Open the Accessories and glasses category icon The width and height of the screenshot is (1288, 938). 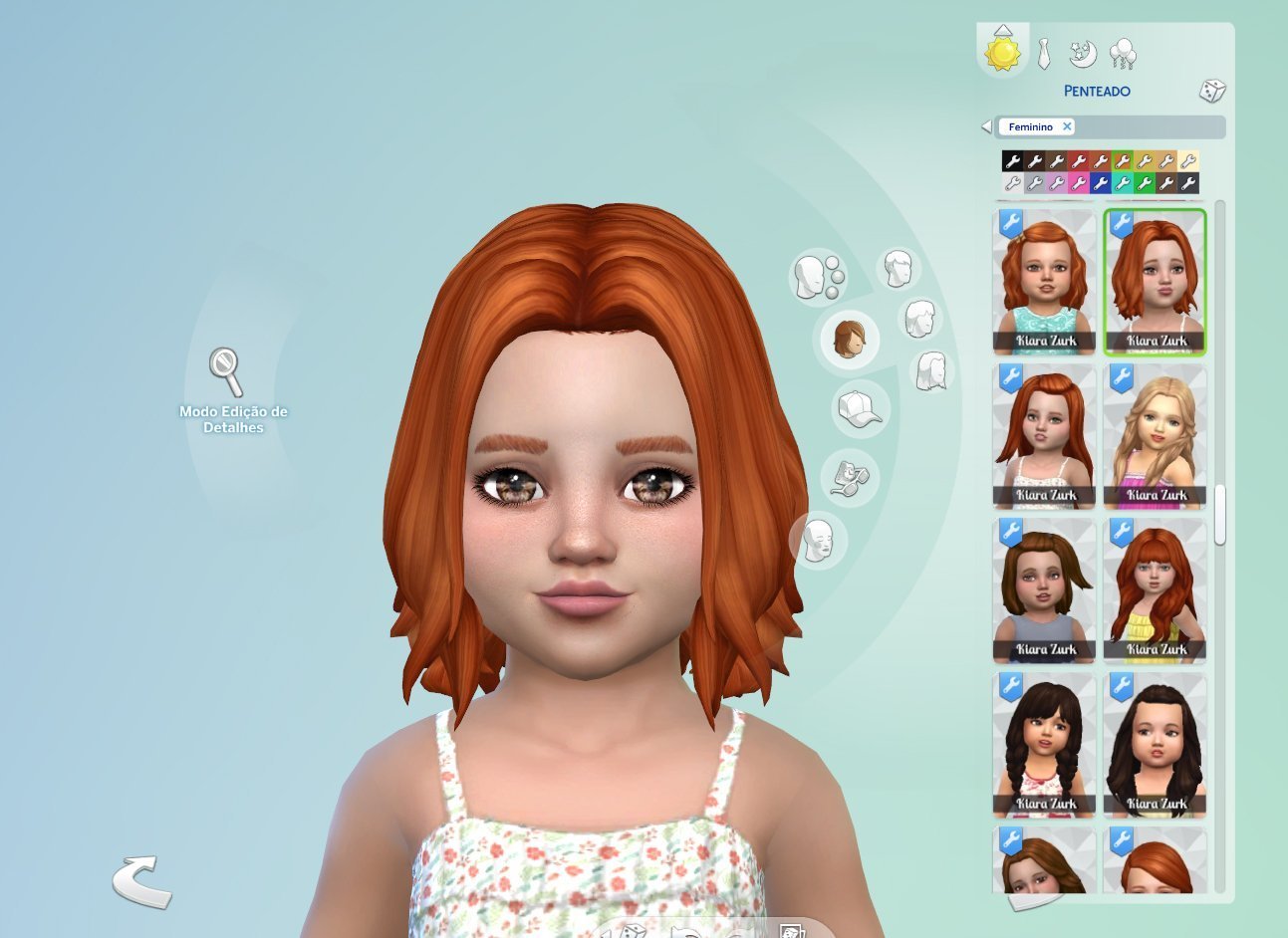(848, 476)
